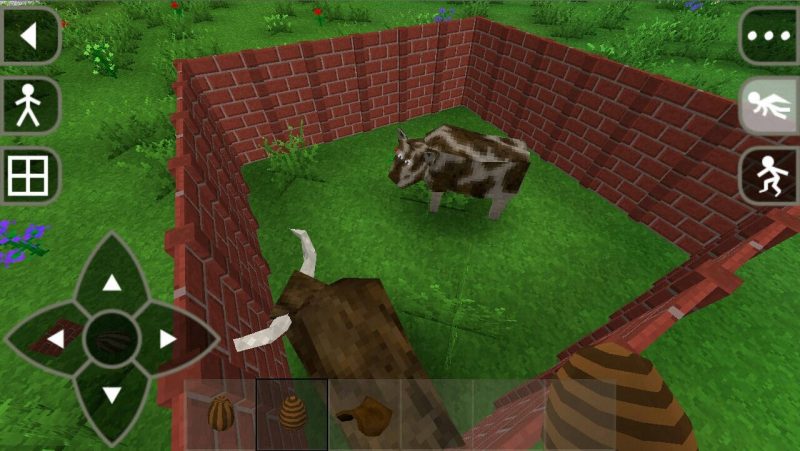This screenshot has width=800, height=451.
Task: Select the brown leather saddle hotbar slot
Action: (x=364, y=412)
